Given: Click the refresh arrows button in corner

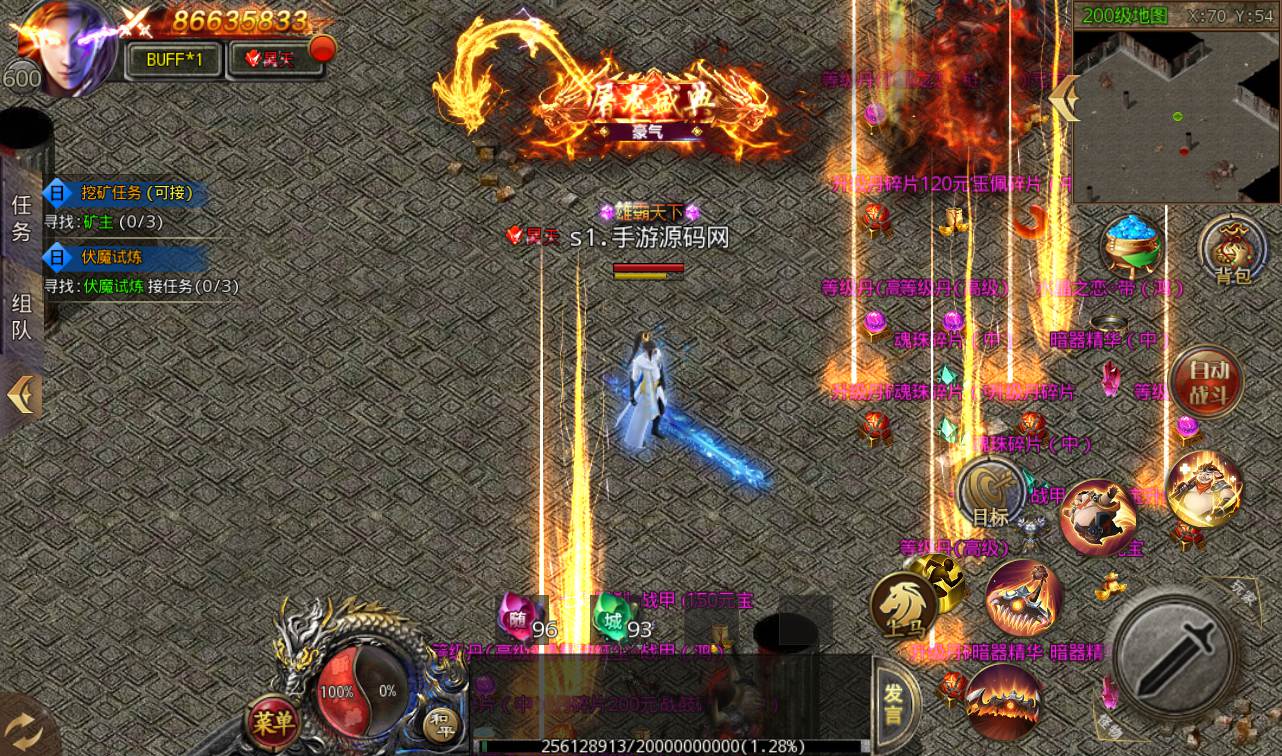Looking at the screenshot, I should (x=24, y=729).
